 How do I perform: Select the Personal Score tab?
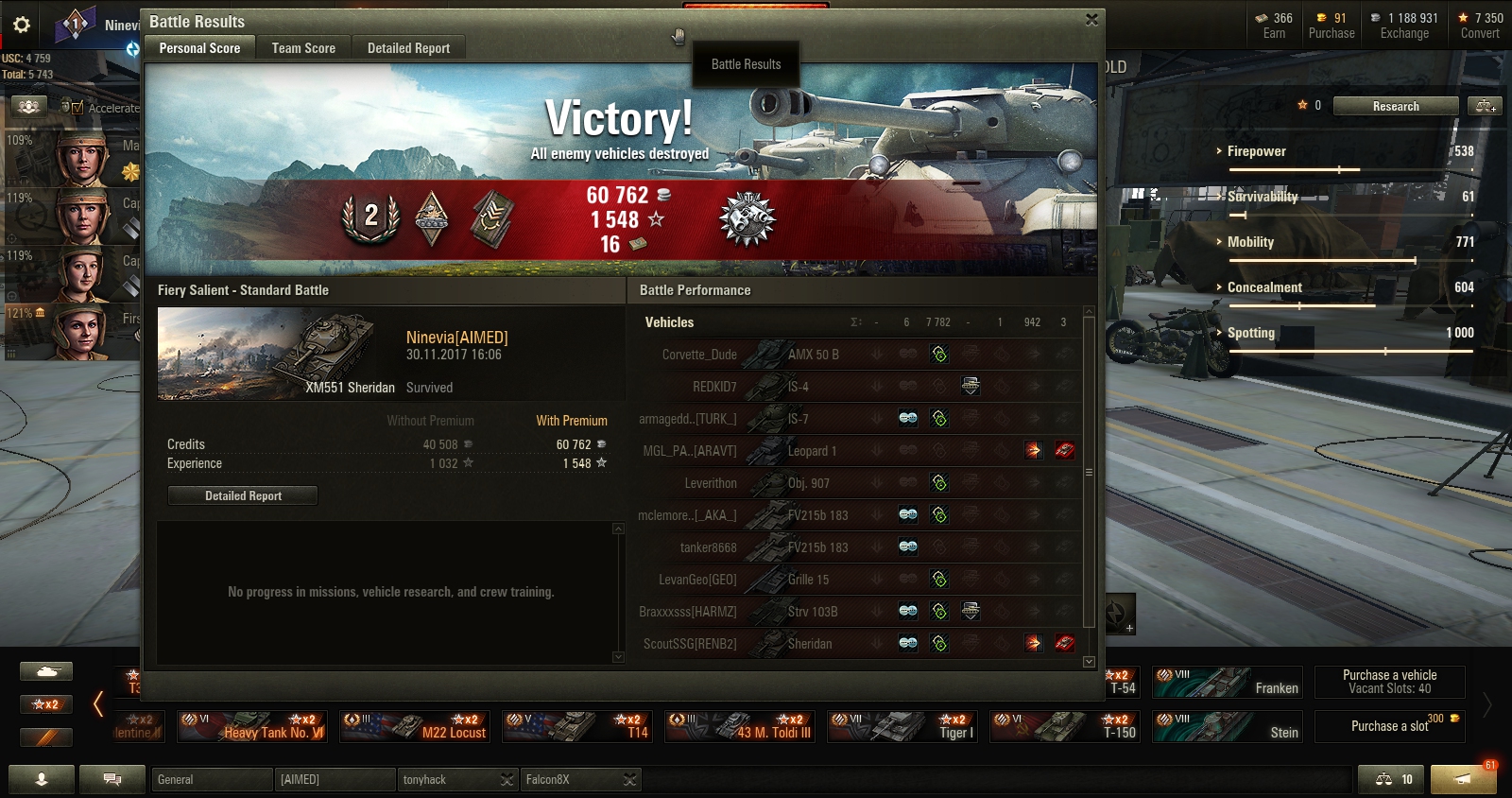pyautogui.click(x=199, y=48)
